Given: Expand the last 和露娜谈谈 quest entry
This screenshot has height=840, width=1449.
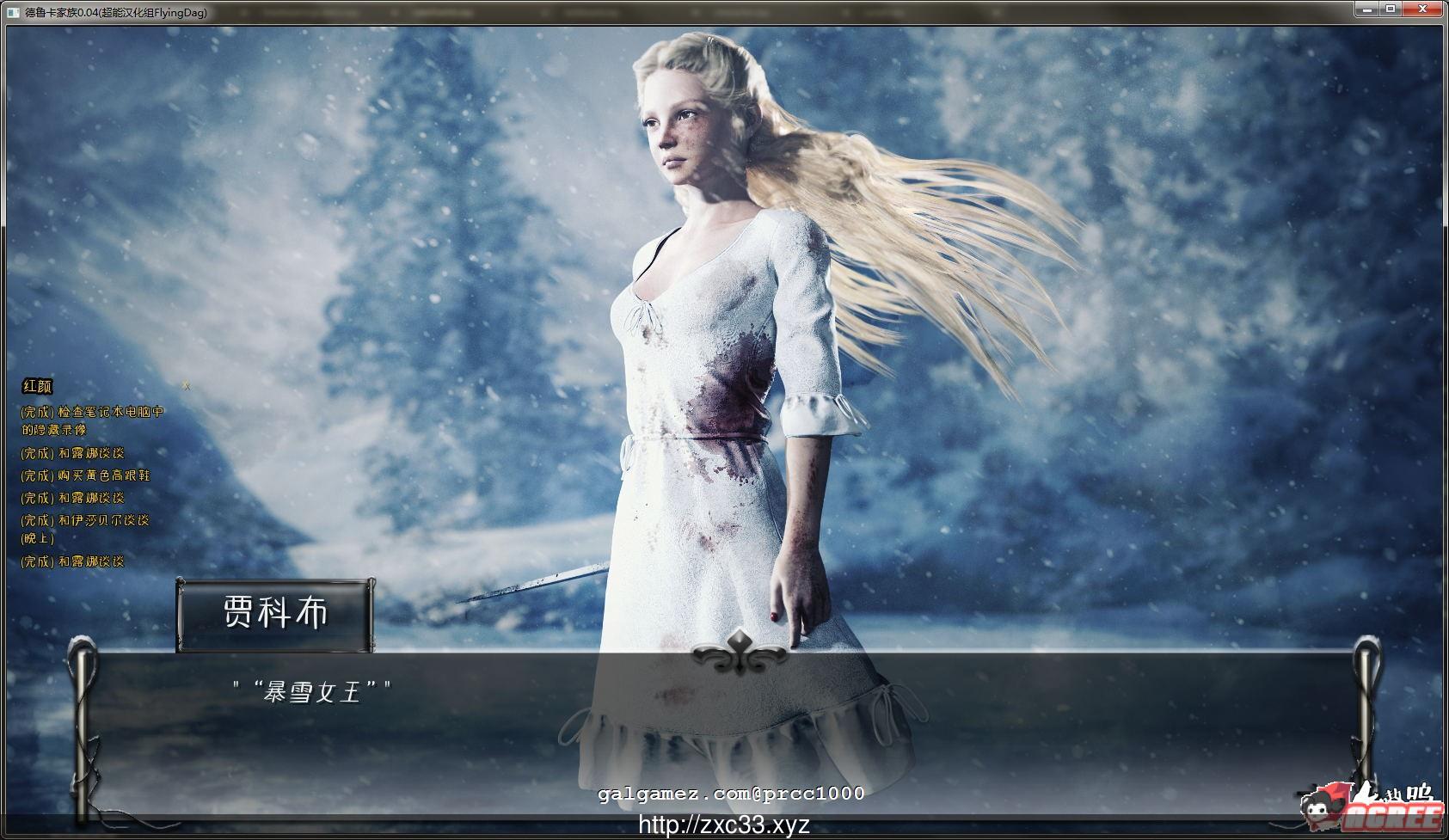Looking at the screenshot, I should pyautogui.click(x=73, y=560).
